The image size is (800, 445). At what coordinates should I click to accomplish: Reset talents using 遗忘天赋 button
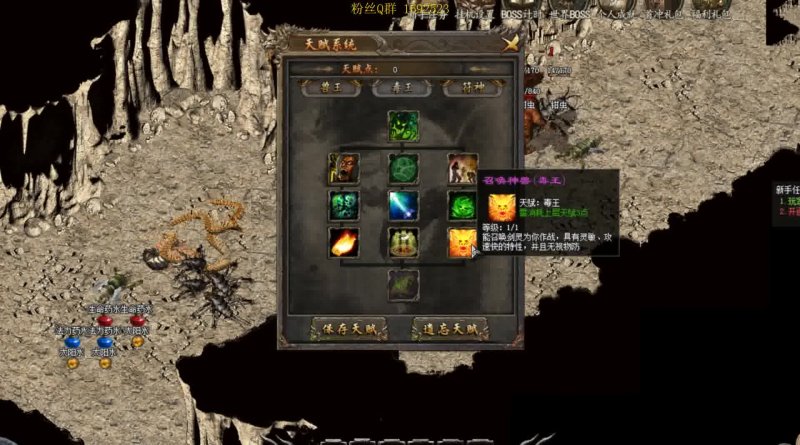(x=449, y=327)
